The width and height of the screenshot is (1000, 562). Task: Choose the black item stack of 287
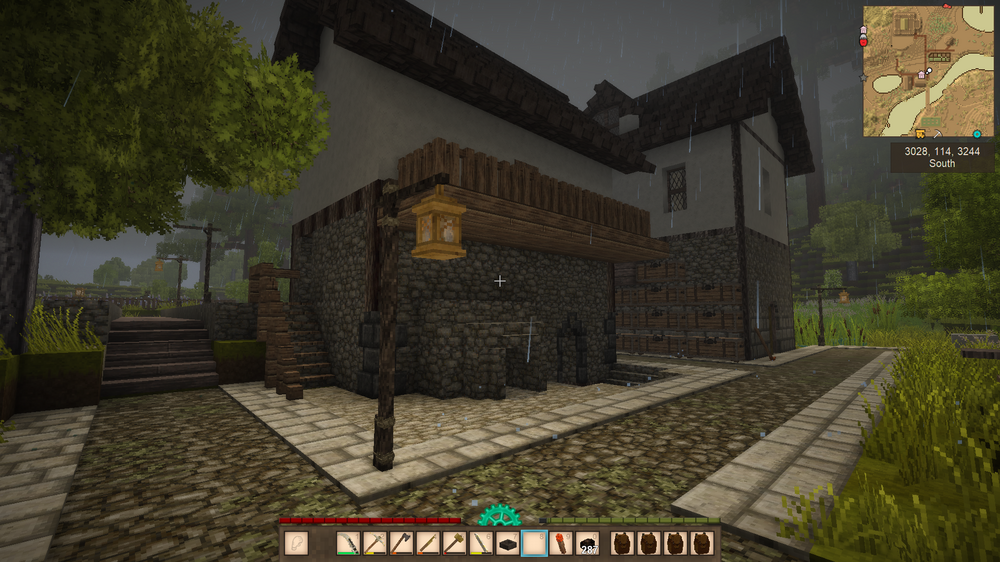coord(588,544)
